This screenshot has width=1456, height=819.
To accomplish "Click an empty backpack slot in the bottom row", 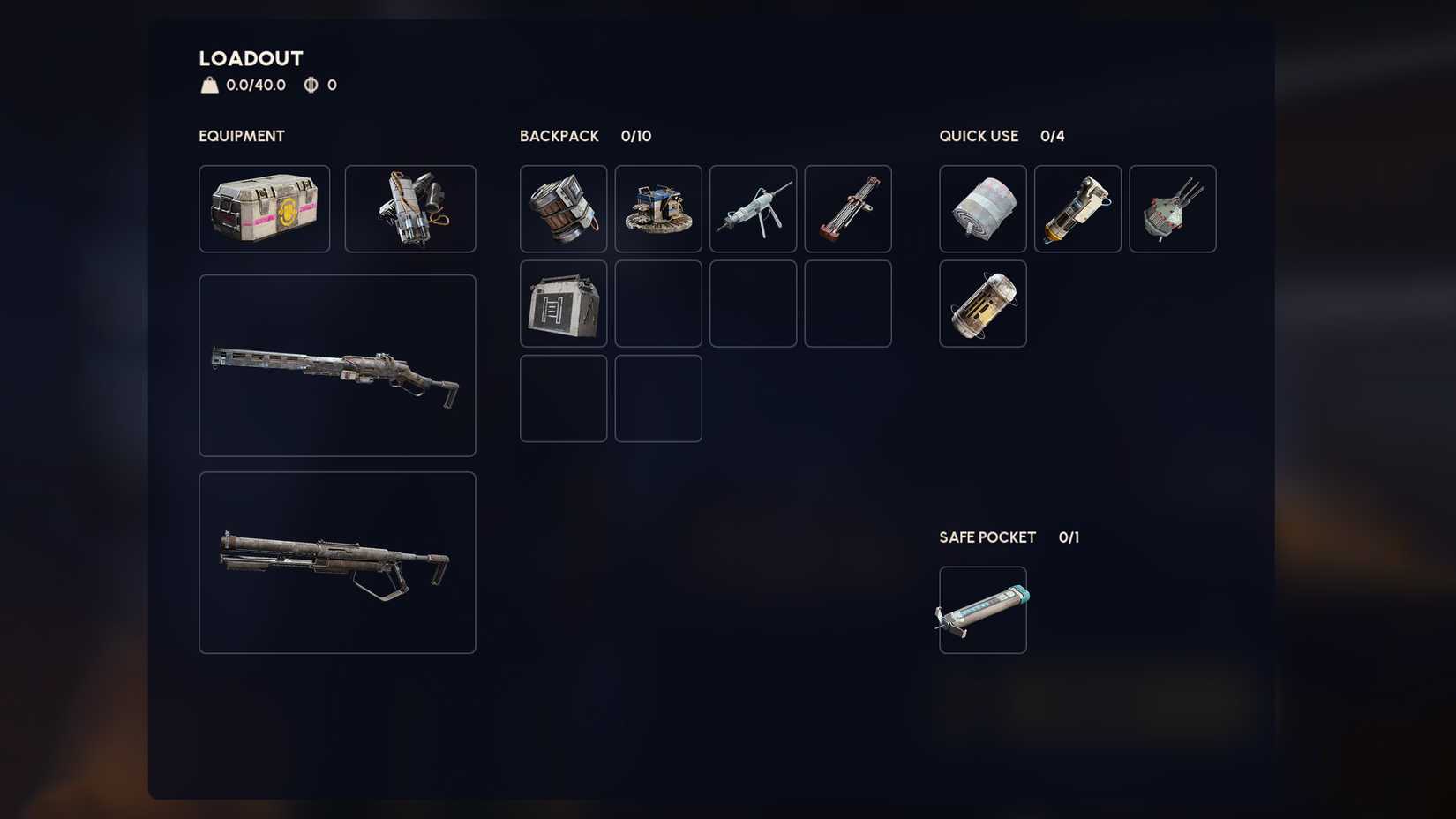I will [562, 397].
